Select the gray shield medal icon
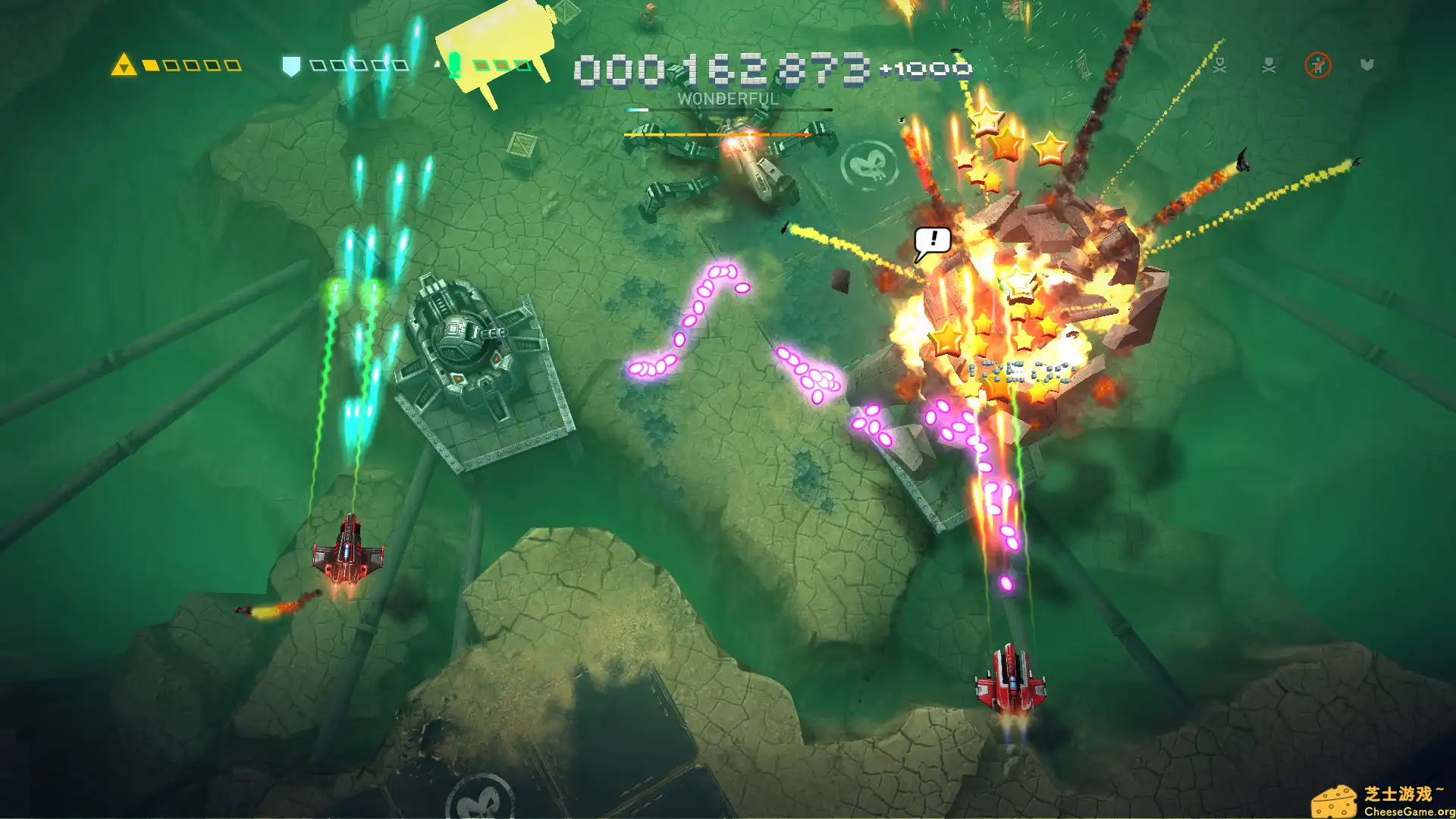The image size is (1456, 819). coord(1367,64)
